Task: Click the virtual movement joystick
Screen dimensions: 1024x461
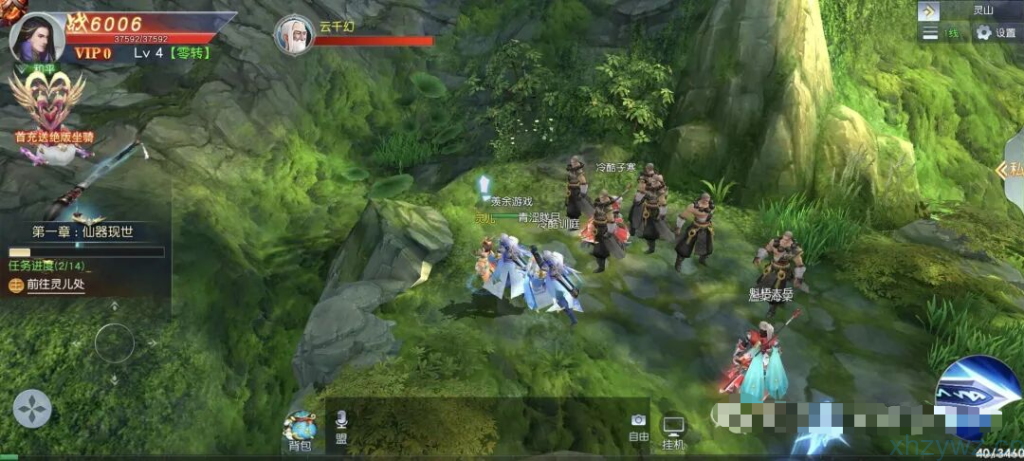Action: point(115,345)
